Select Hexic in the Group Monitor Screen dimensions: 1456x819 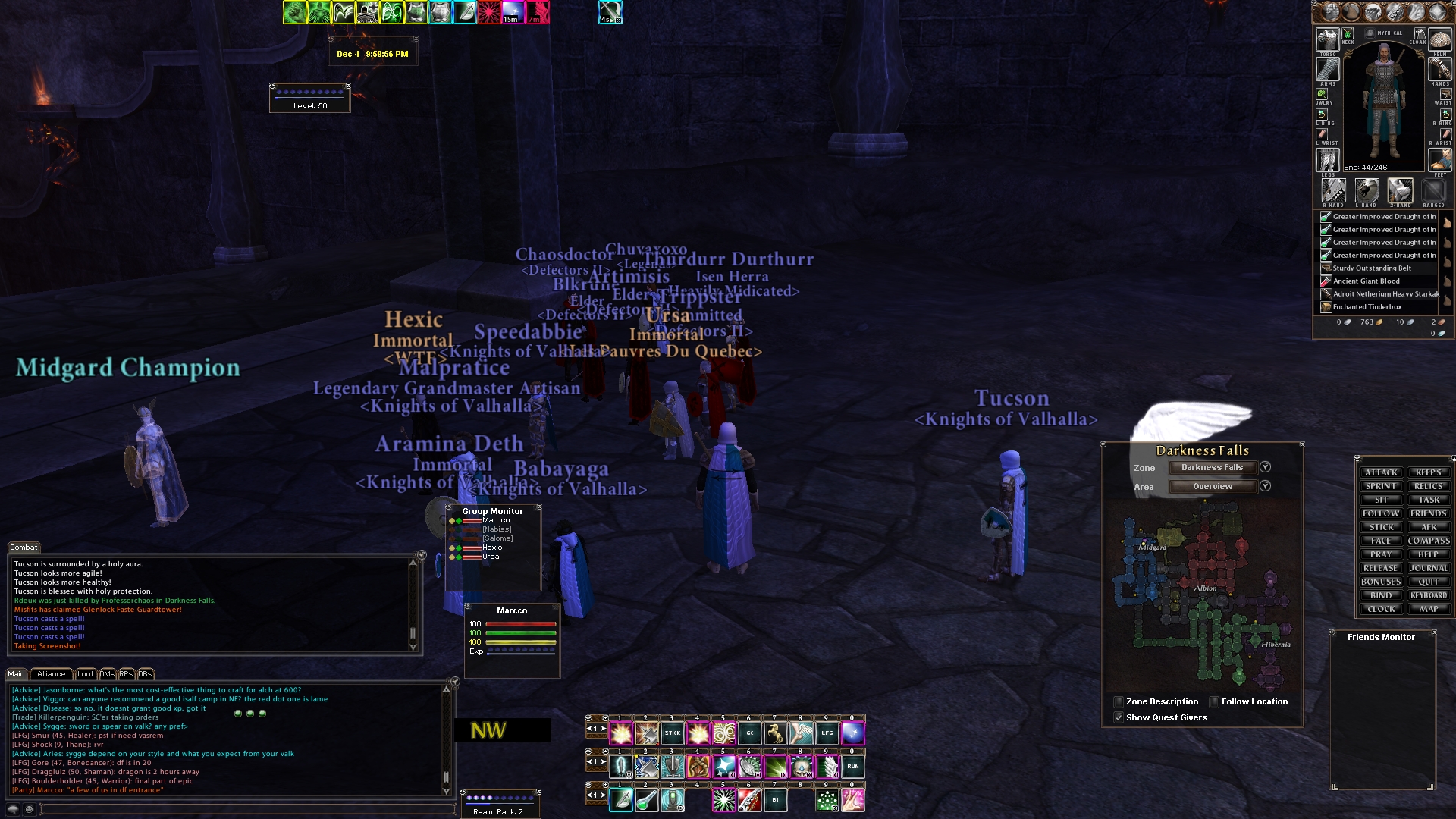(492, 548)
